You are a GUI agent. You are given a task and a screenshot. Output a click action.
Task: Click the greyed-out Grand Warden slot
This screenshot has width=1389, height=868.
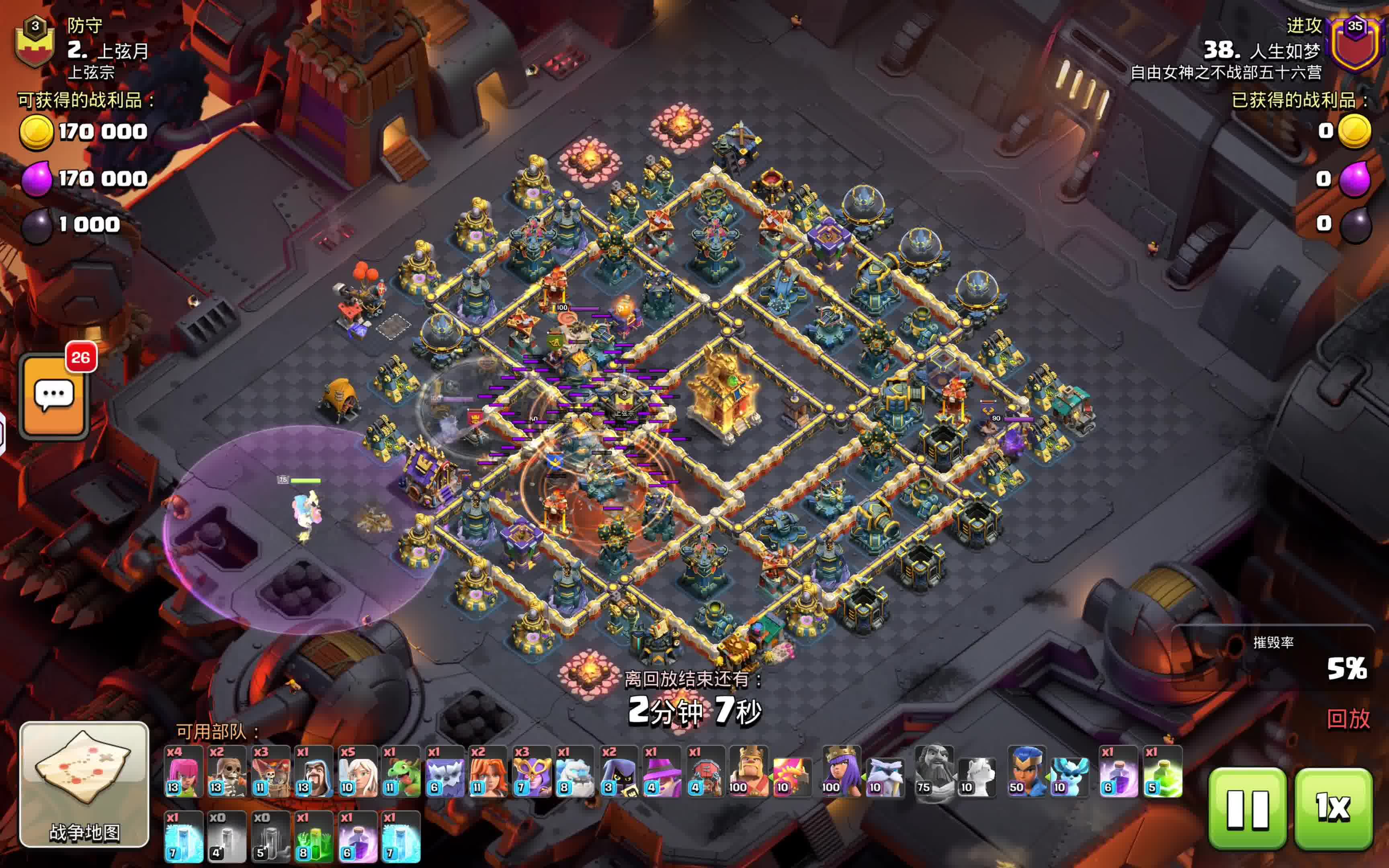tap(934, 772)
